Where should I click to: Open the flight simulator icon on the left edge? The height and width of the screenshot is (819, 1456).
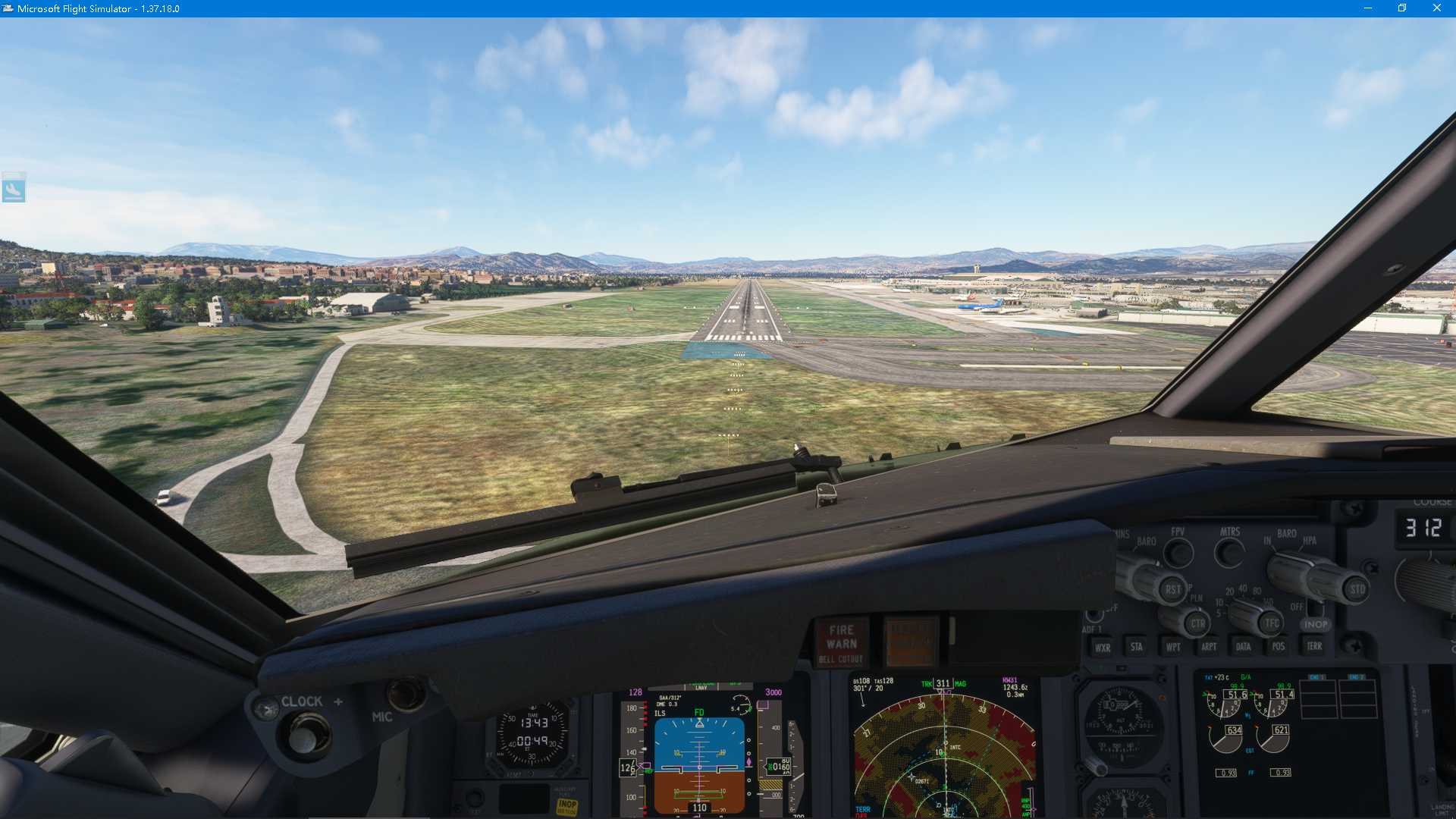point(15,188)
